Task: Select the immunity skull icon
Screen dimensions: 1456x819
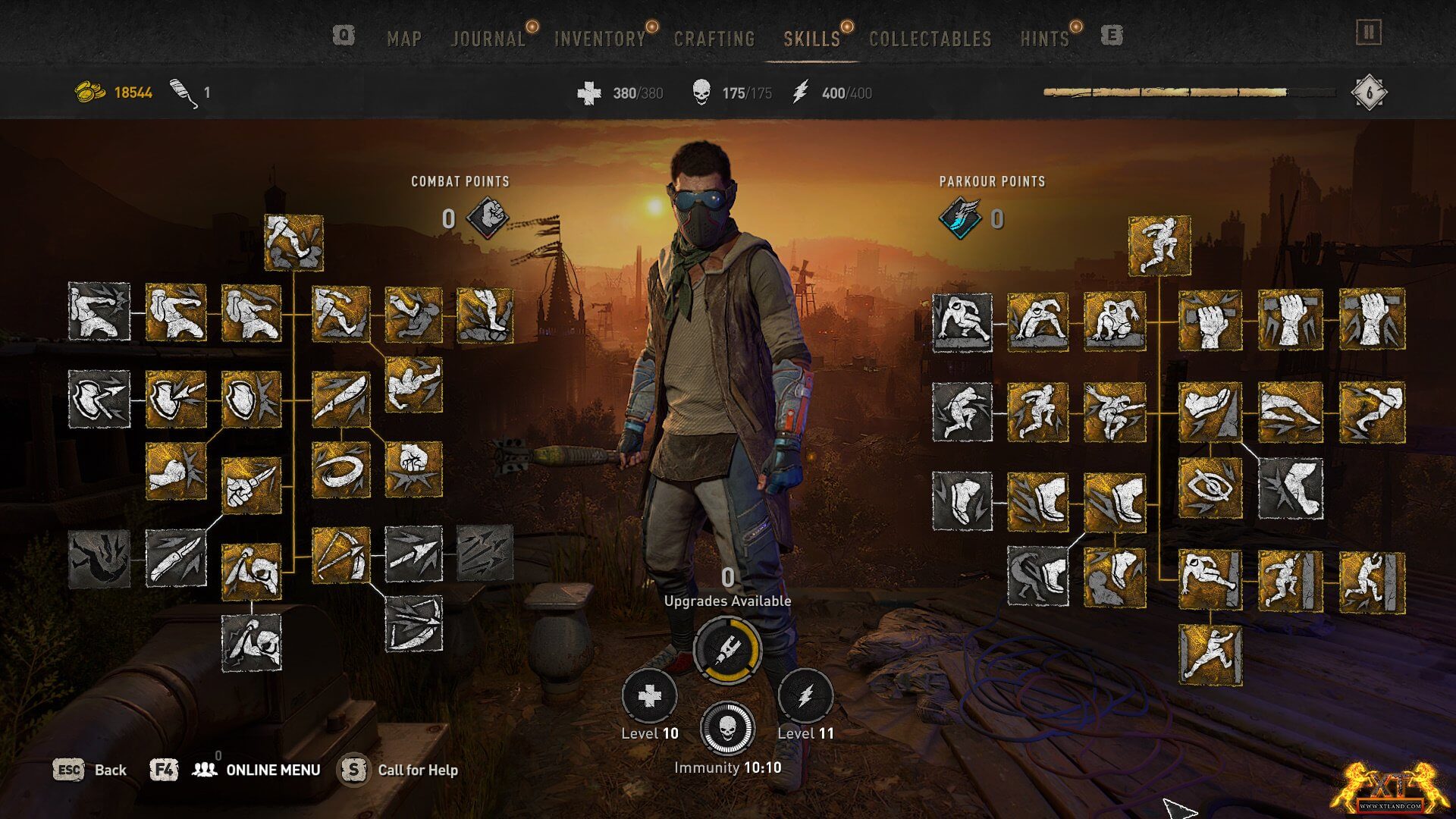Action: click(726, 729)
